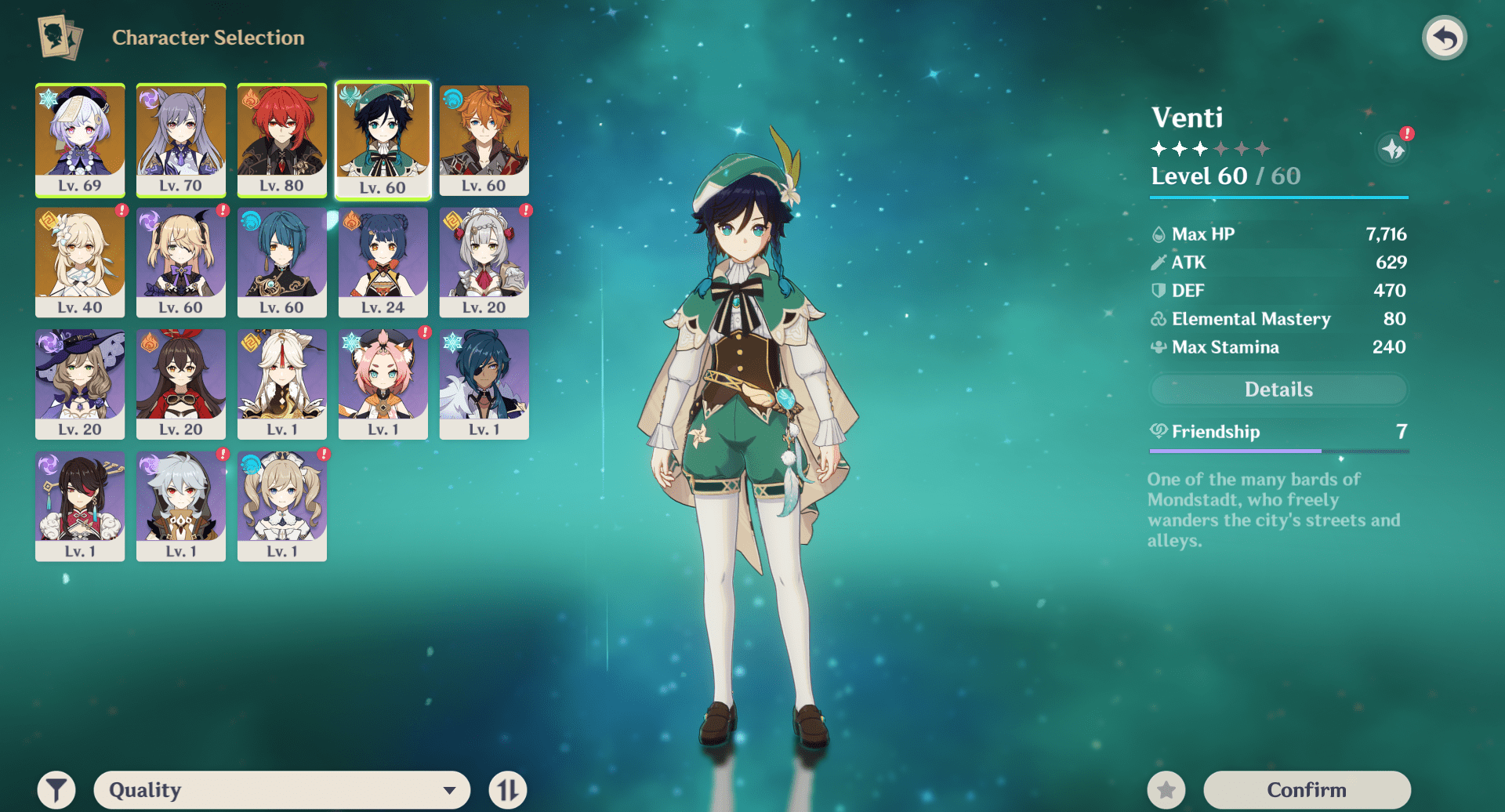
Task: Select Qiqi's level 69 character portrait
Action: pos(80,140)
